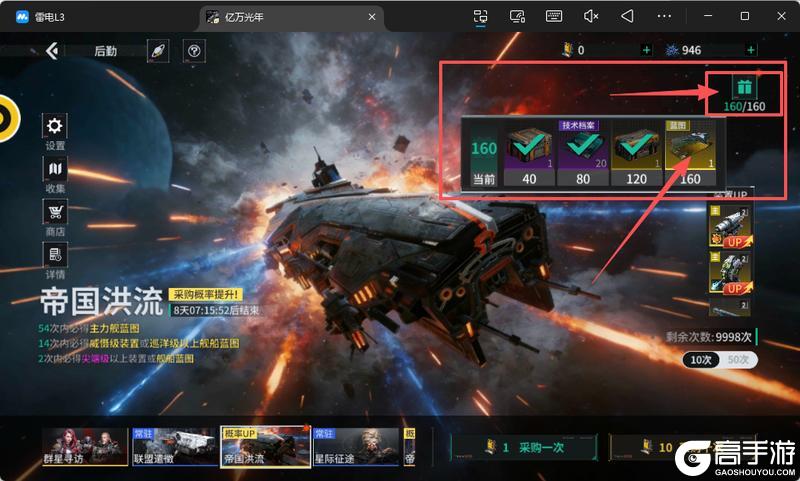Claim the green gift box reward
Screen dimensions: 800x481
point(744,88)
